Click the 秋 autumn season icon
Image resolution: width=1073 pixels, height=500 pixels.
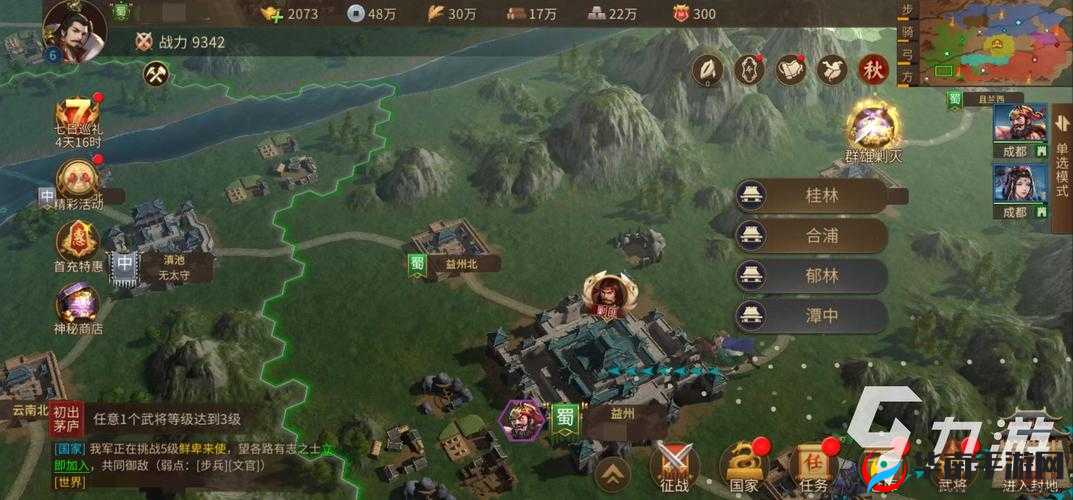(x=872, y=70)
